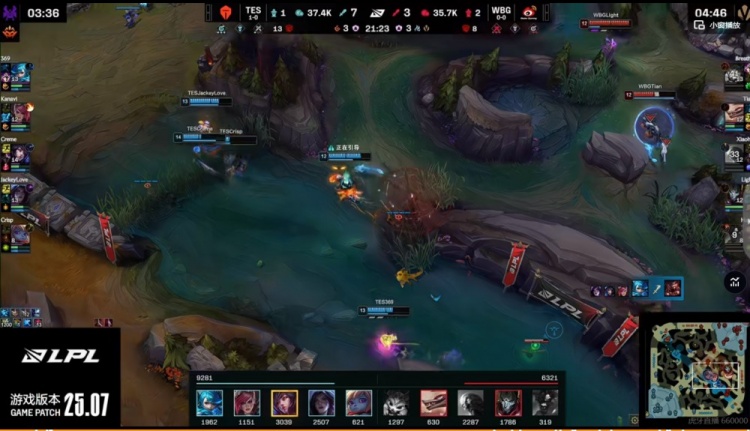Select Creme's champion portrait in left sidebar
This screenshot has height=431, width=750.
(20, 157)
